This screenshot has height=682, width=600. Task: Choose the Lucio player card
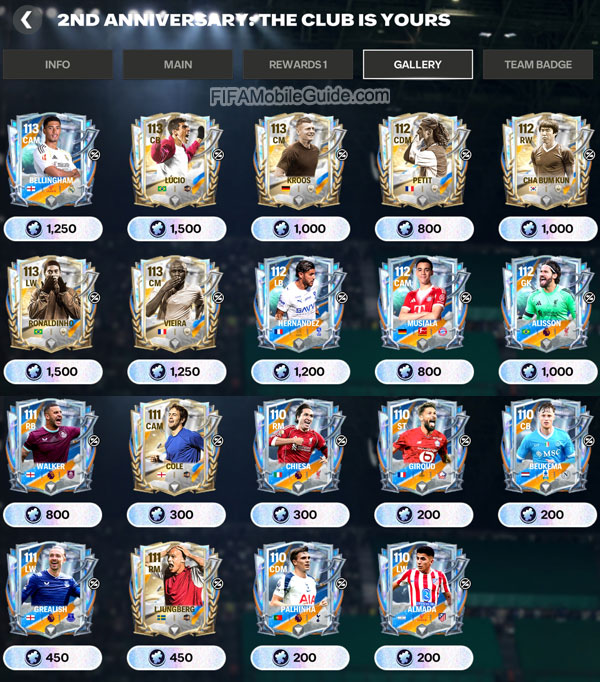pyautogui.click(x=177, y=160)
